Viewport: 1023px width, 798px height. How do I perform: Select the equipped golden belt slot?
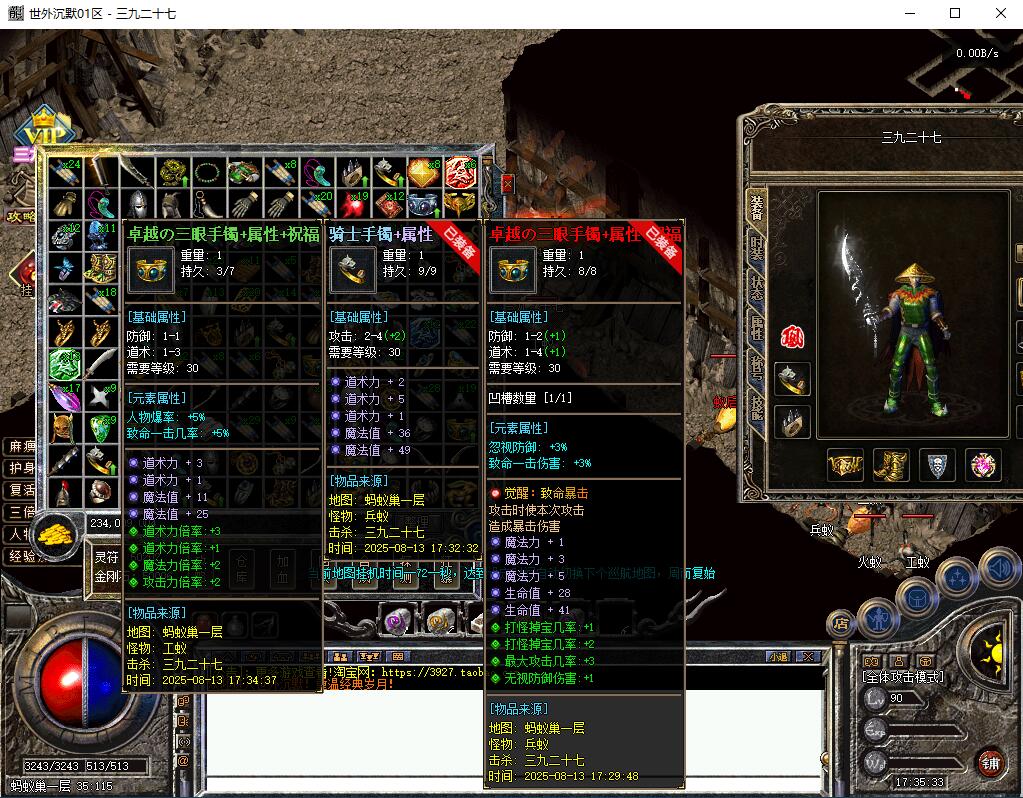coord(845,465)
